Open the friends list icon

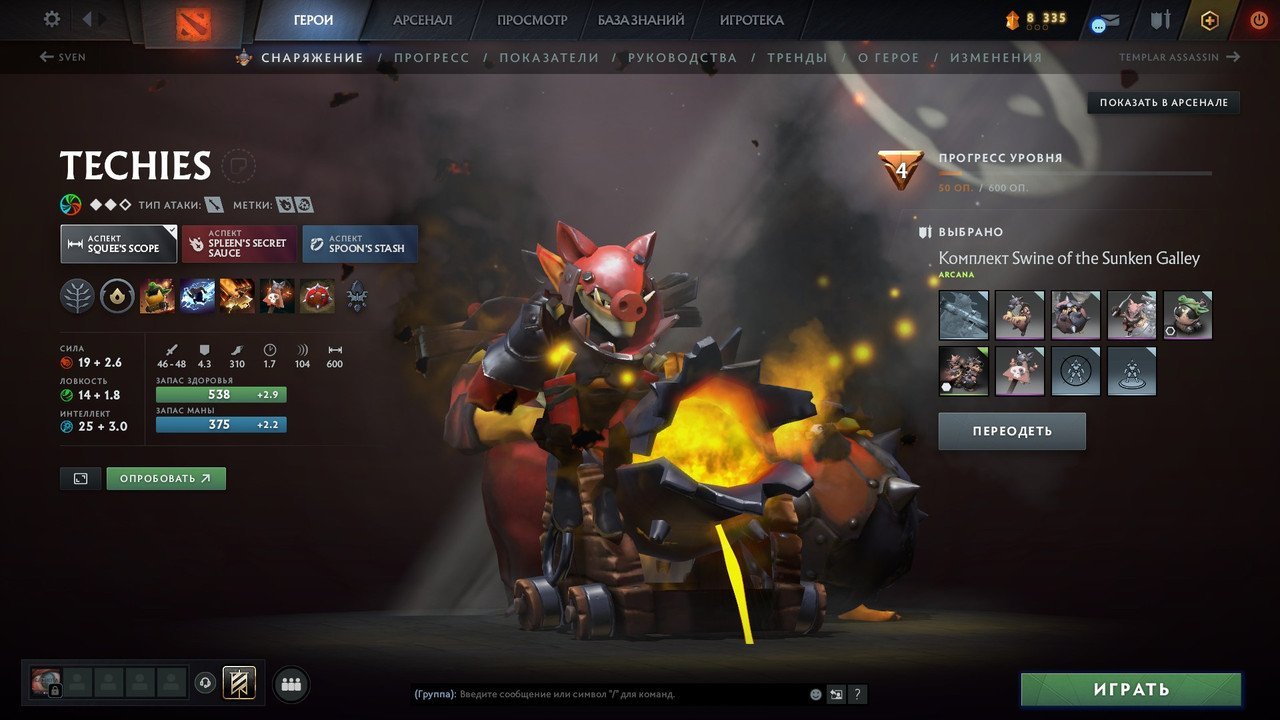290,684
